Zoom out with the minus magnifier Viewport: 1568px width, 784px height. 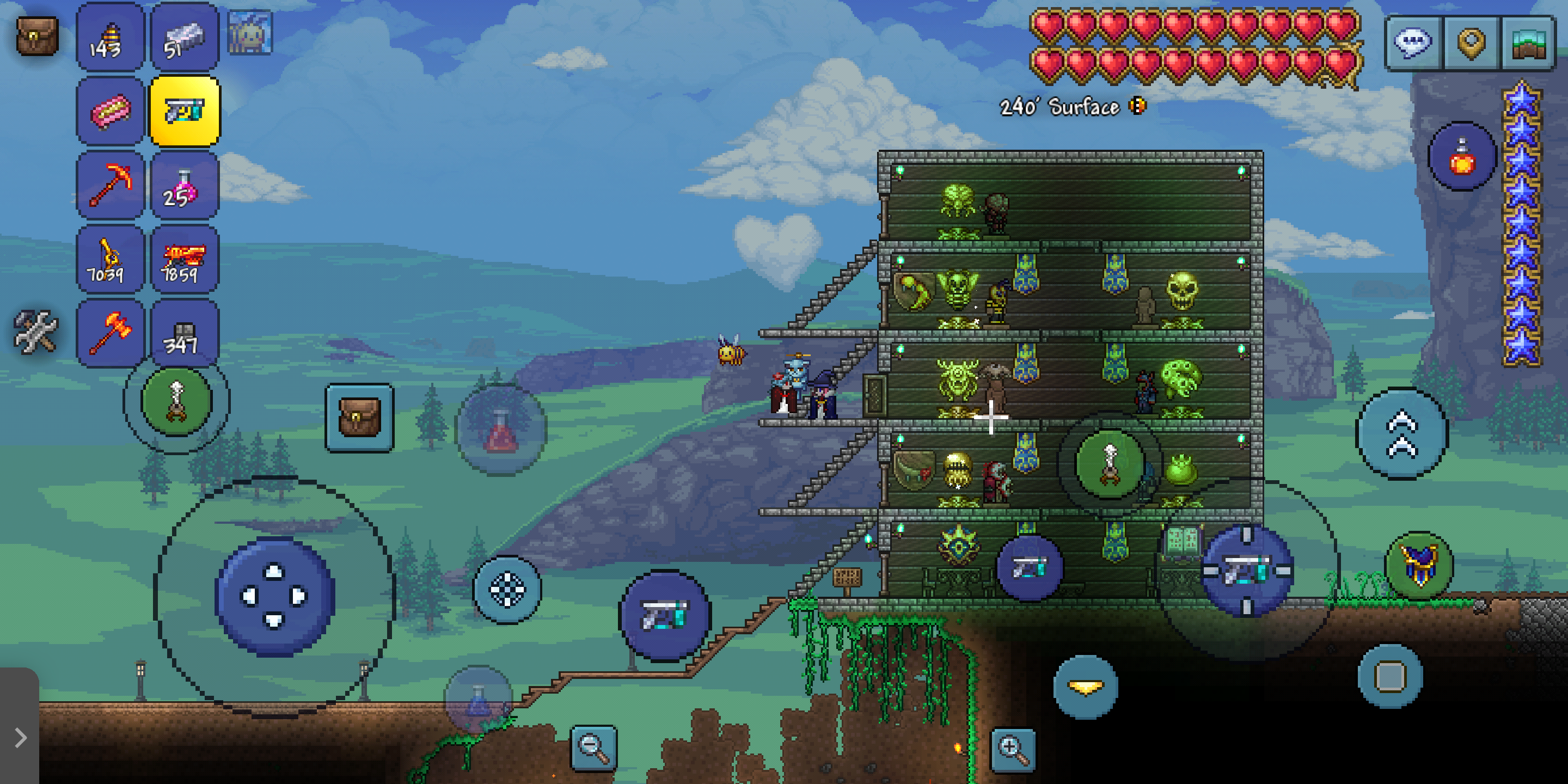click(593, 748)
